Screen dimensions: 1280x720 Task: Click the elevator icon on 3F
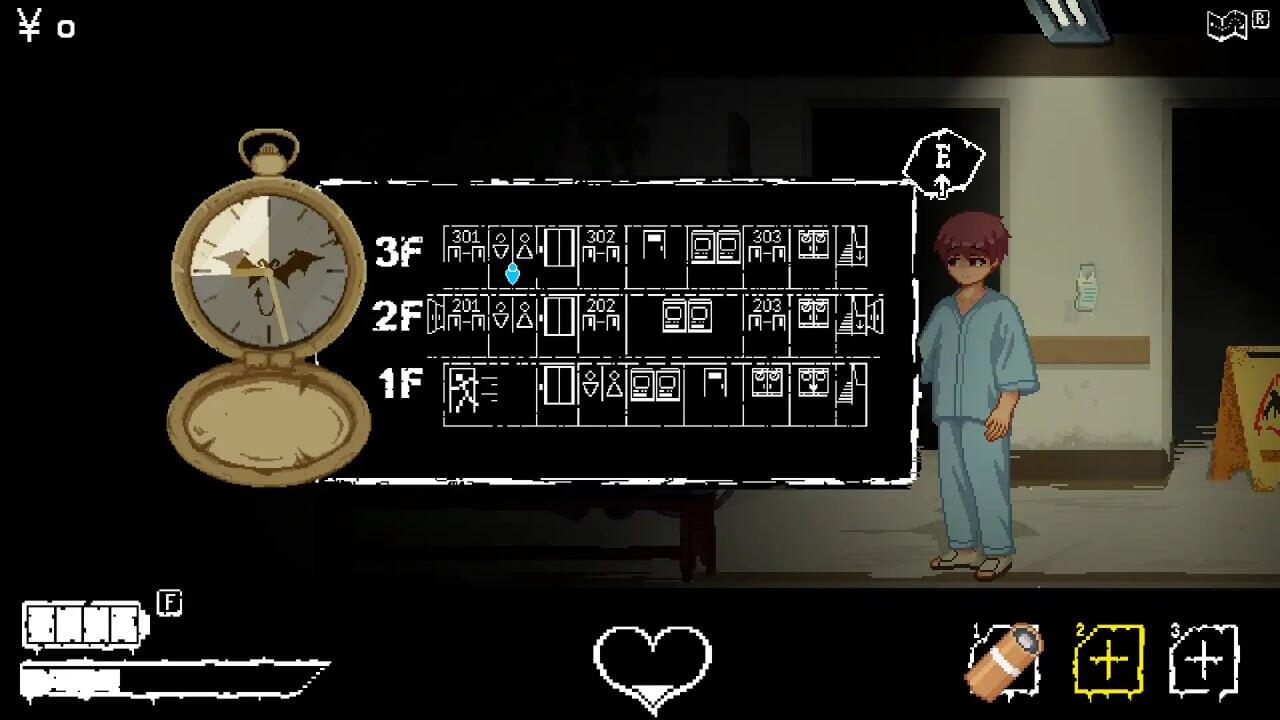pos(557,247)
